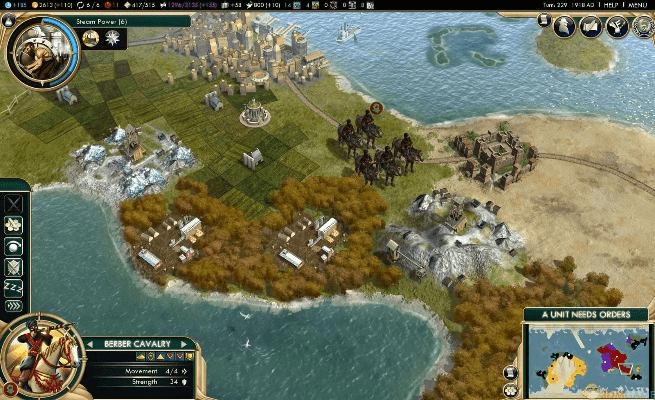Select the Berber Cavalry unit flag on the map
Viewport: 655px width, 400px height.
376,108
